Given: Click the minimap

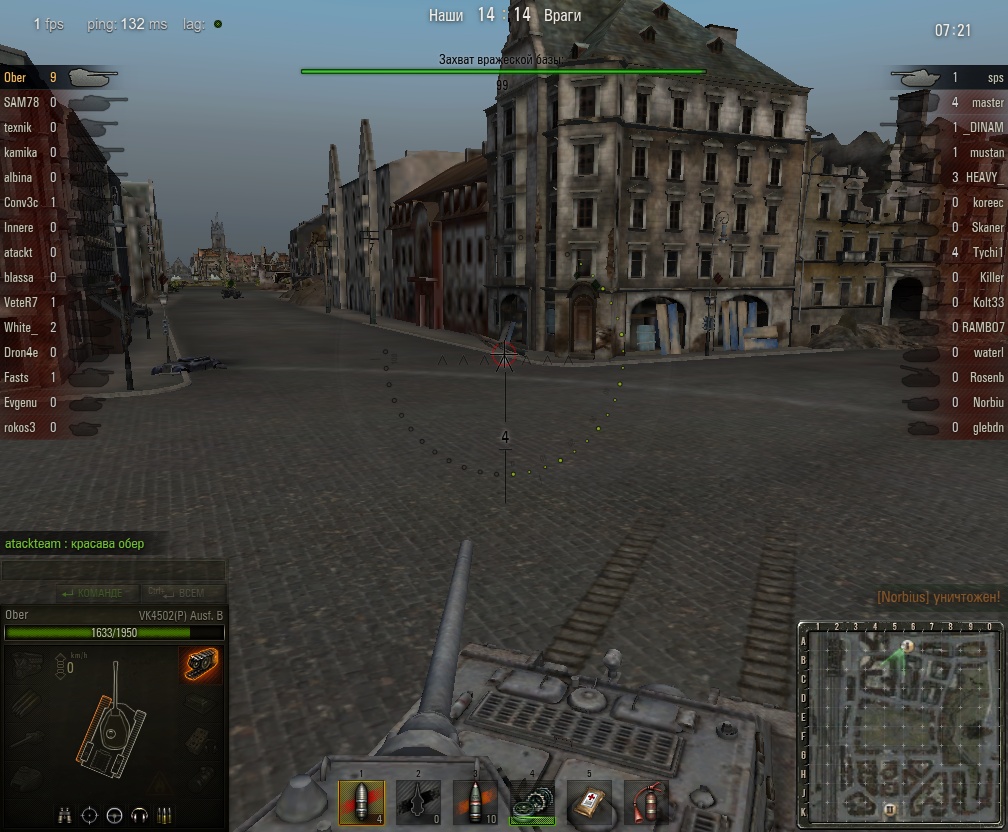Looking at the screenshot, I should [902, 724].
